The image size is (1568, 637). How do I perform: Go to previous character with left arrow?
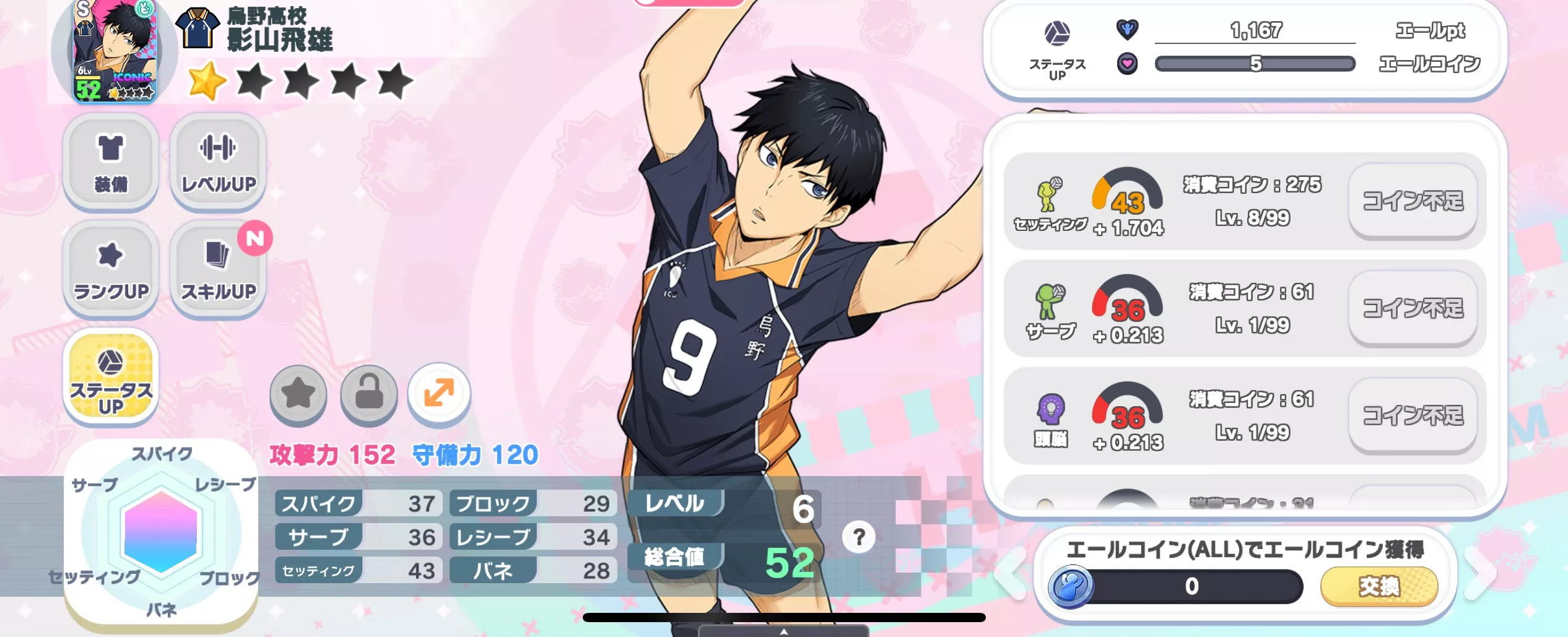[x=1011, y=574]
